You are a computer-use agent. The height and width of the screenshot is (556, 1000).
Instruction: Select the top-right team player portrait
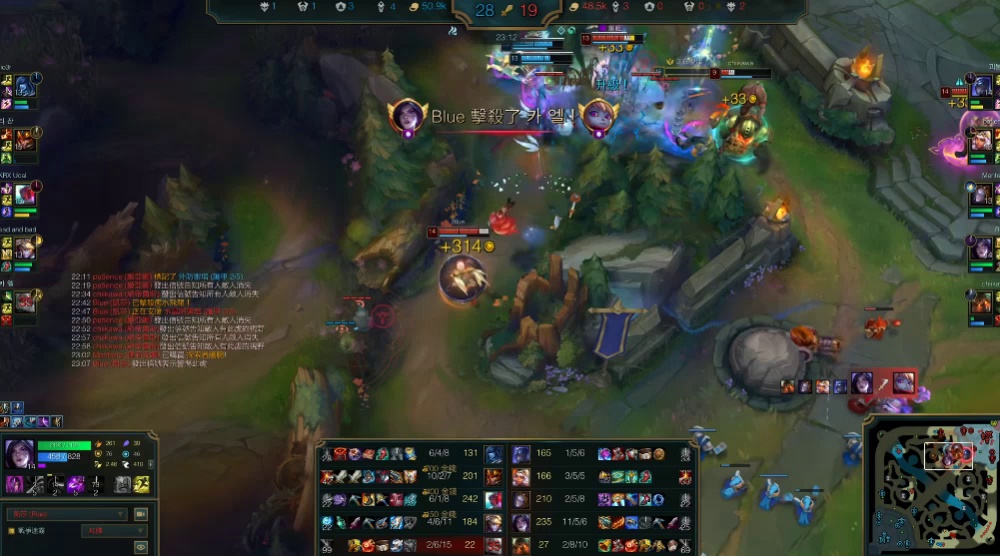pyautogui.click(x=981, y=87)
